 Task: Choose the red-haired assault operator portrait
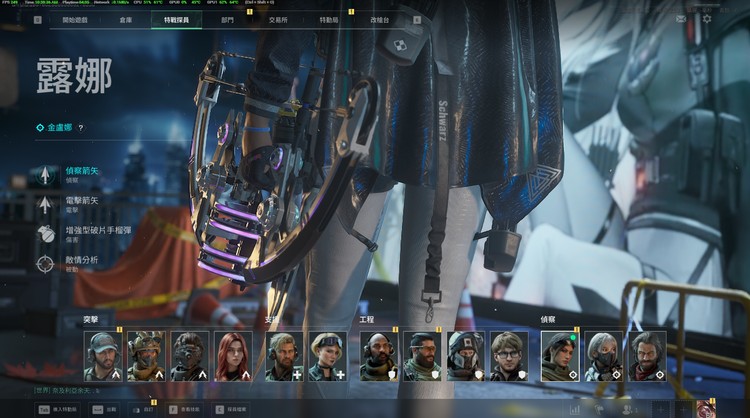click(x=231, y=356)
